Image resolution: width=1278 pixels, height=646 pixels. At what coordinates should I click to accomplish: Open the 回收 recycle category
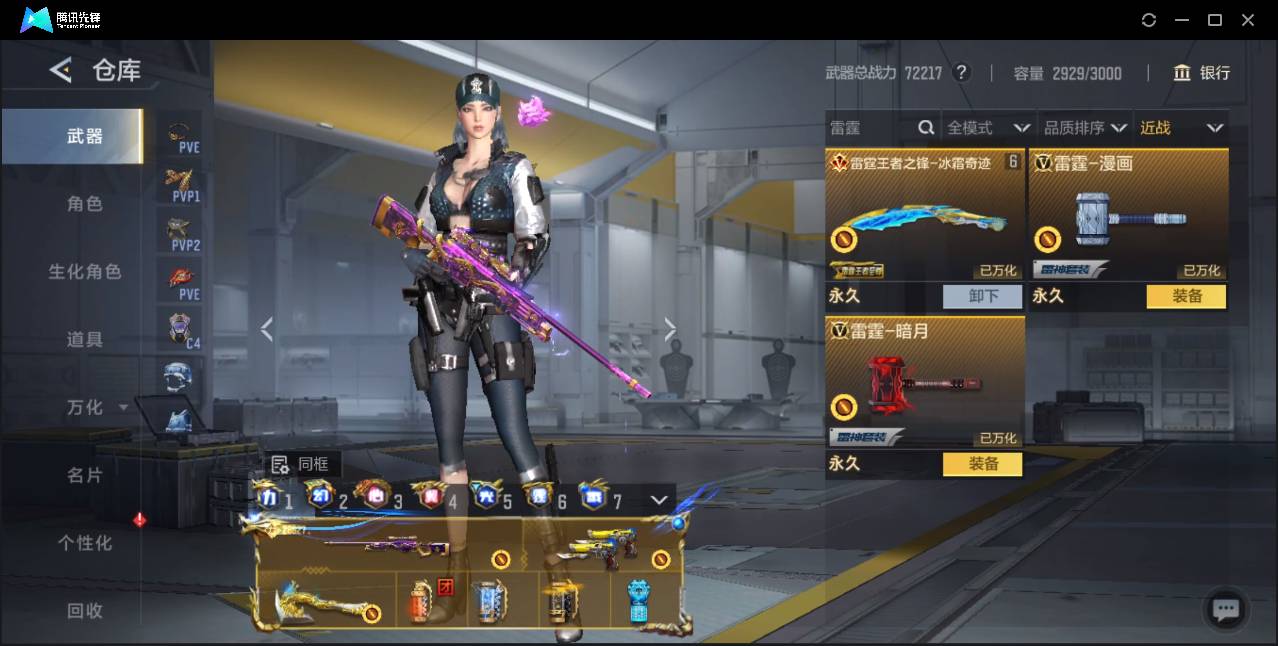click(84, 610)
